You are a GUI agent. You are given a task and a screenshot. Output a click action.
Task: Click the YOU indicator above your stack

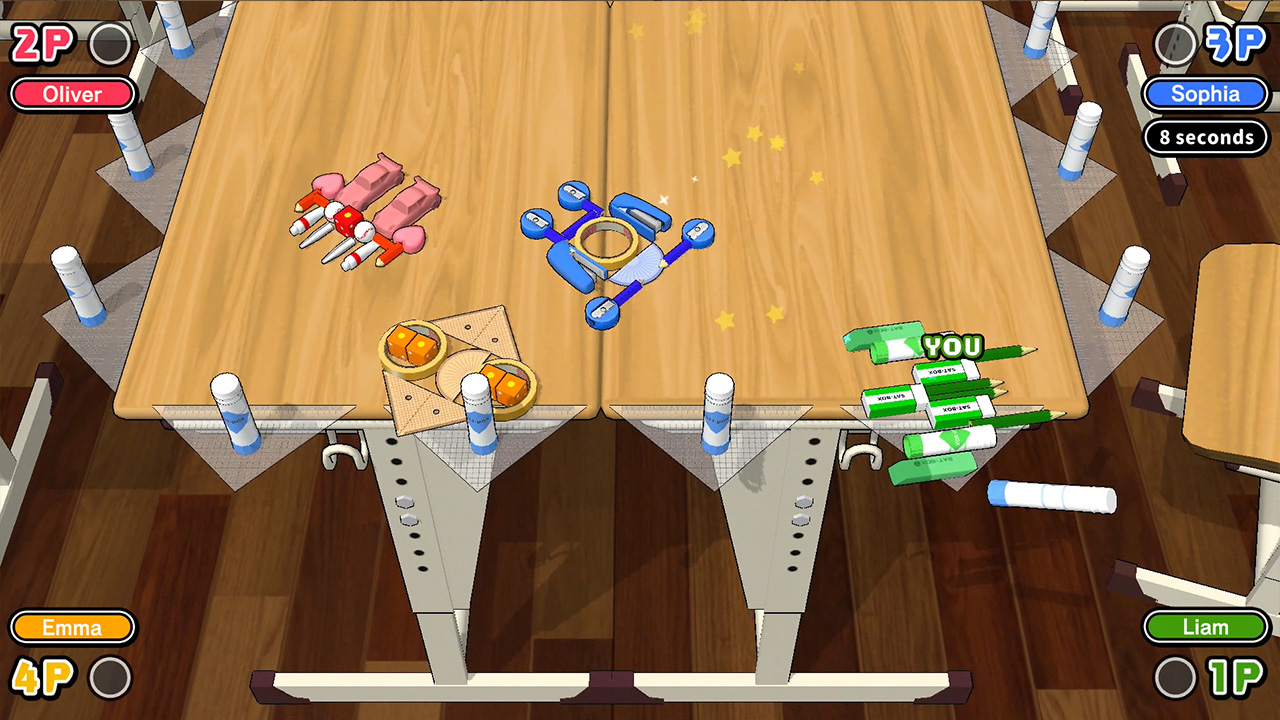pos(953,346)
